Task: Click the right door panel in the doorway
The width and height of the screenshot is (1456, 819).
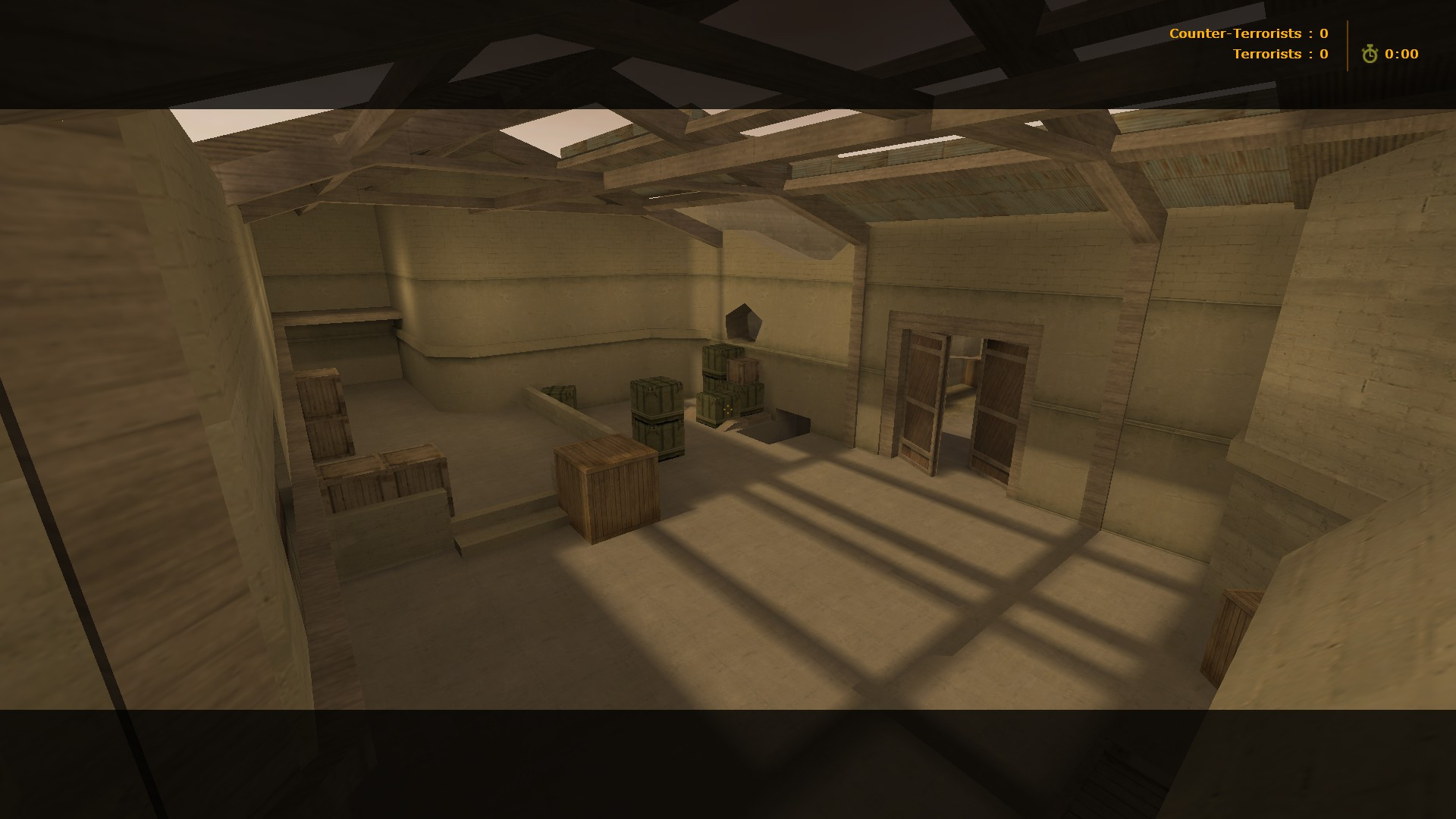Action: [x=997, y=398]
